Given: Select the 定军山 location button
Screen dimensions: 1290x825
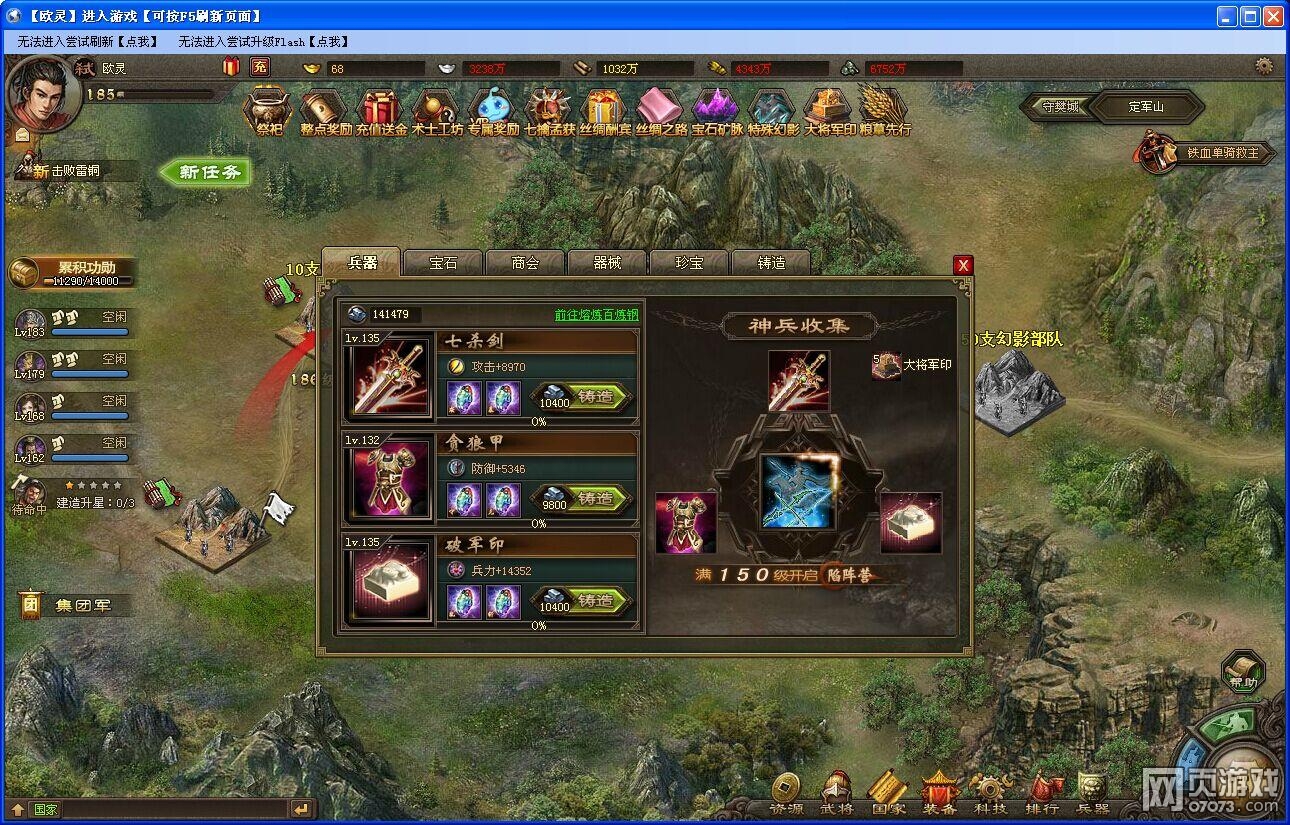Looking at the screenshot, I should pos(1146,106).
